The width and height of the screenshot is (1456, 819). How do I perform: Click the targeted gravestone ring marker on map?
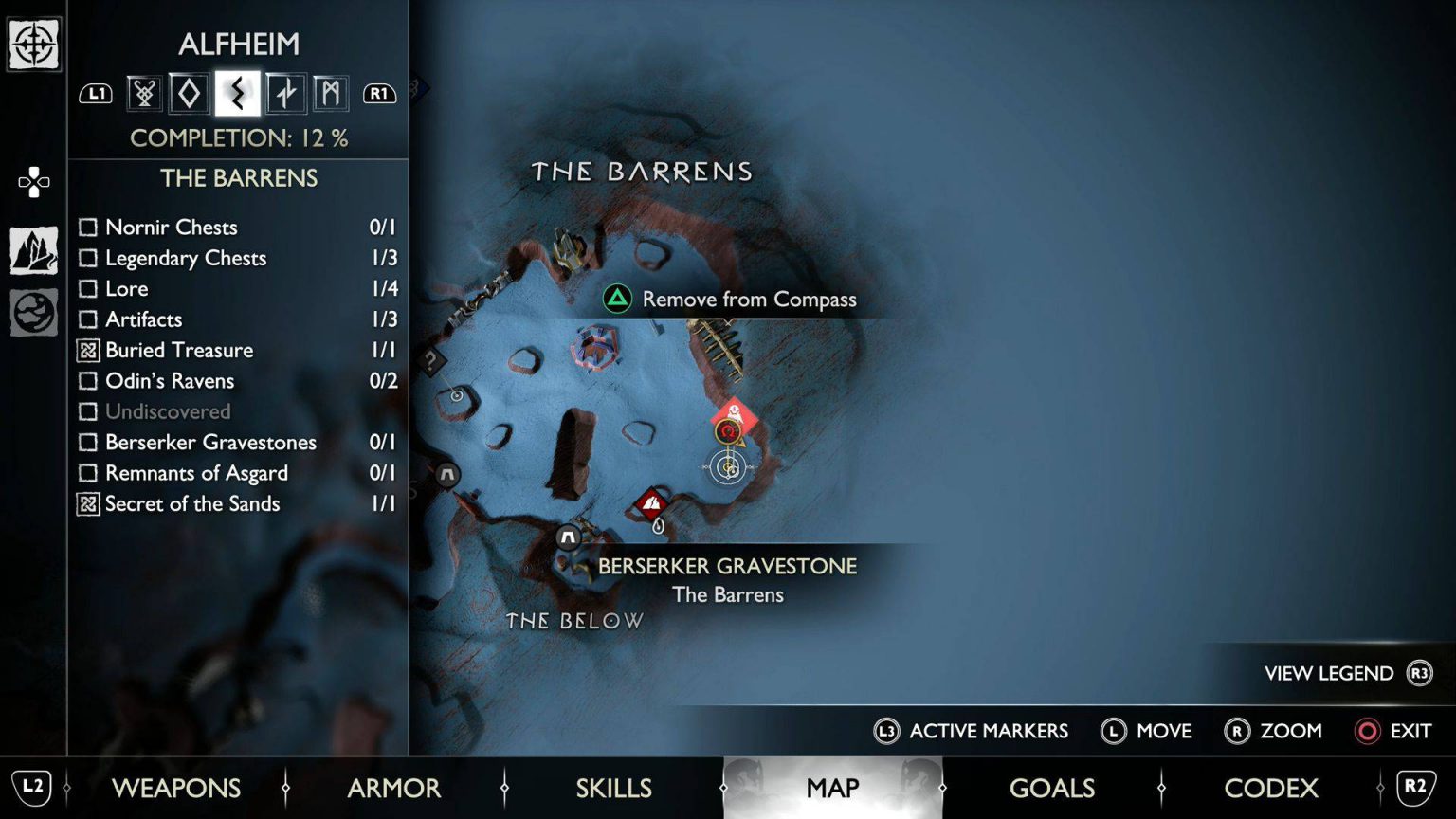click(x=728, y=468)
